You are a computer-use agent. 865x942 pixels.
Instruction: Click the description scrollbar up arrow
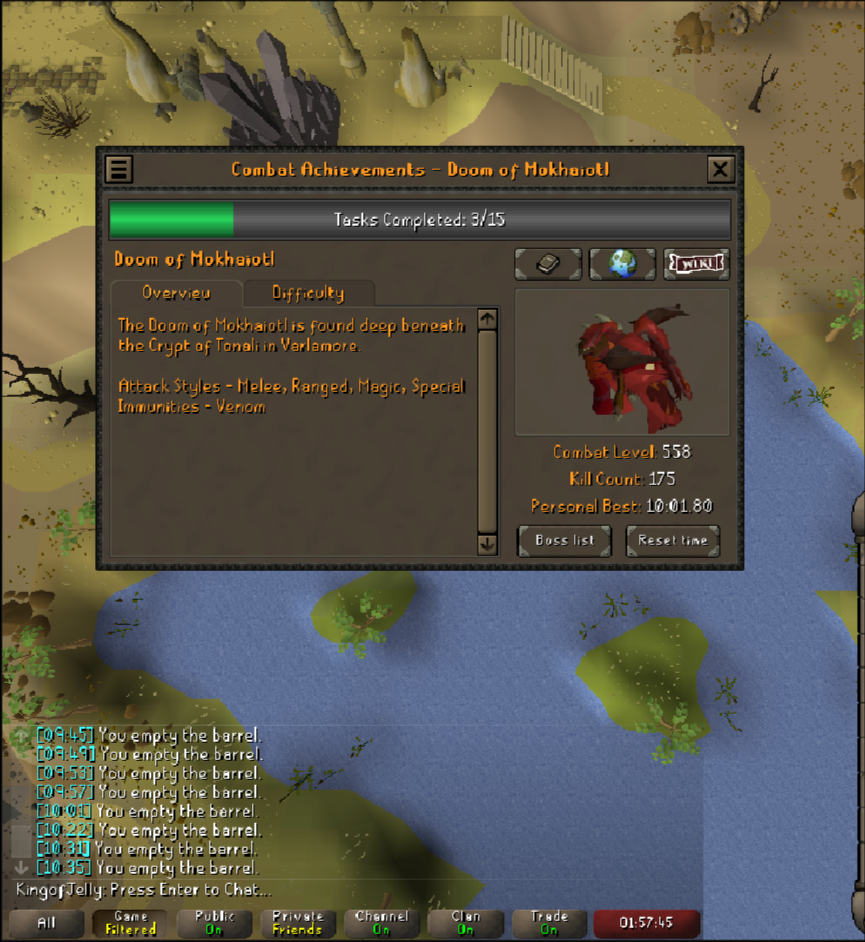click(487, 319)
